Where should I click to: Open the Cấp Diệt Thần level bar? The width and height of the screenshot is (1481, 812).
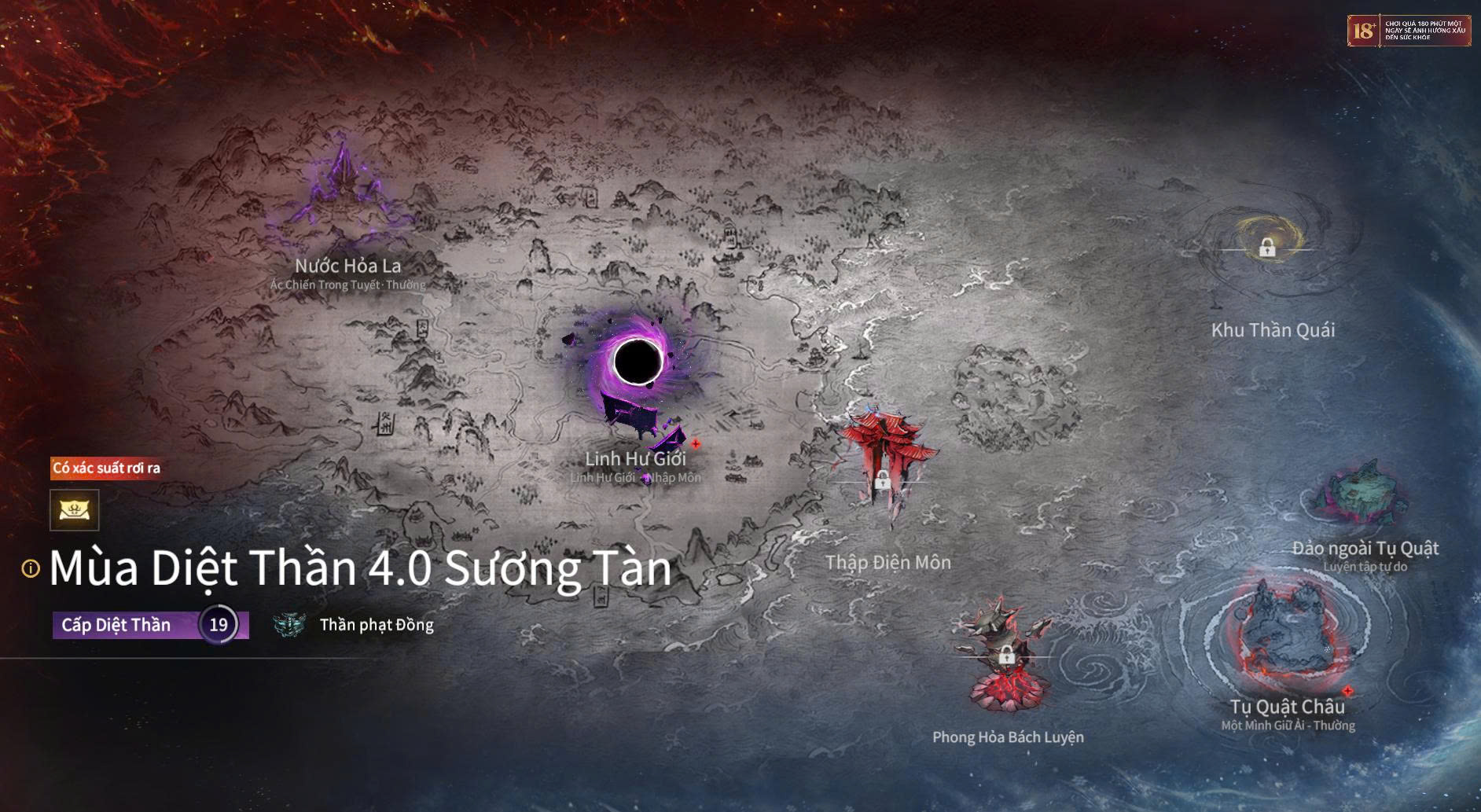[x=149, y=625]
